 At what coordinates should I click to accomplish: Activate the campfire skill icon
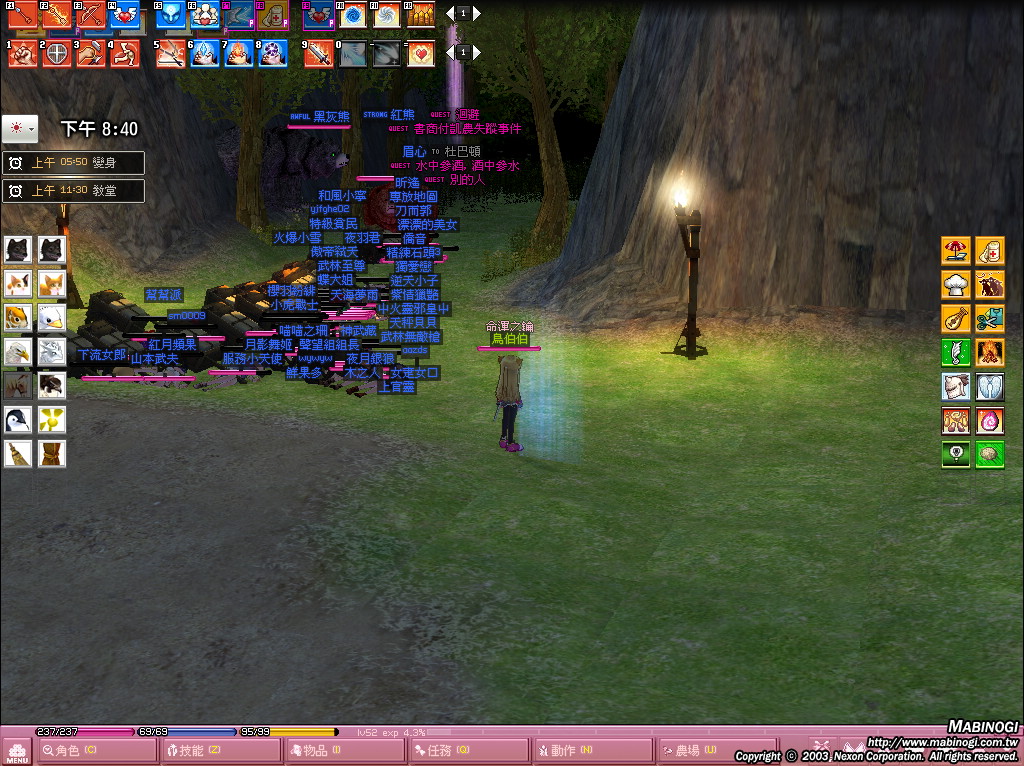(990, 353)
